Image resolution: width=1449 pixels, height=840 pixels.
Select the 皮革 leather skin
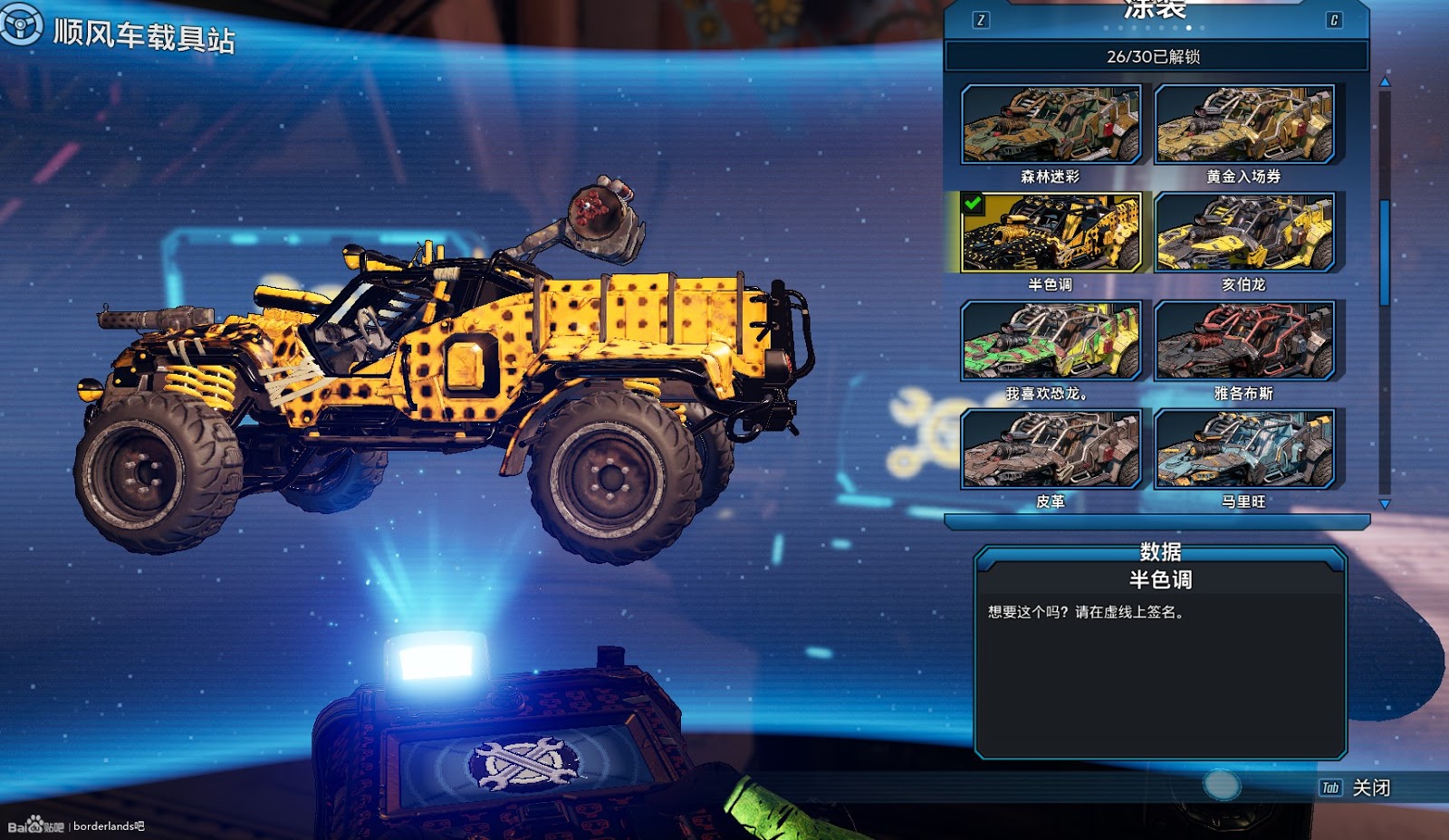coord(1051,449)
